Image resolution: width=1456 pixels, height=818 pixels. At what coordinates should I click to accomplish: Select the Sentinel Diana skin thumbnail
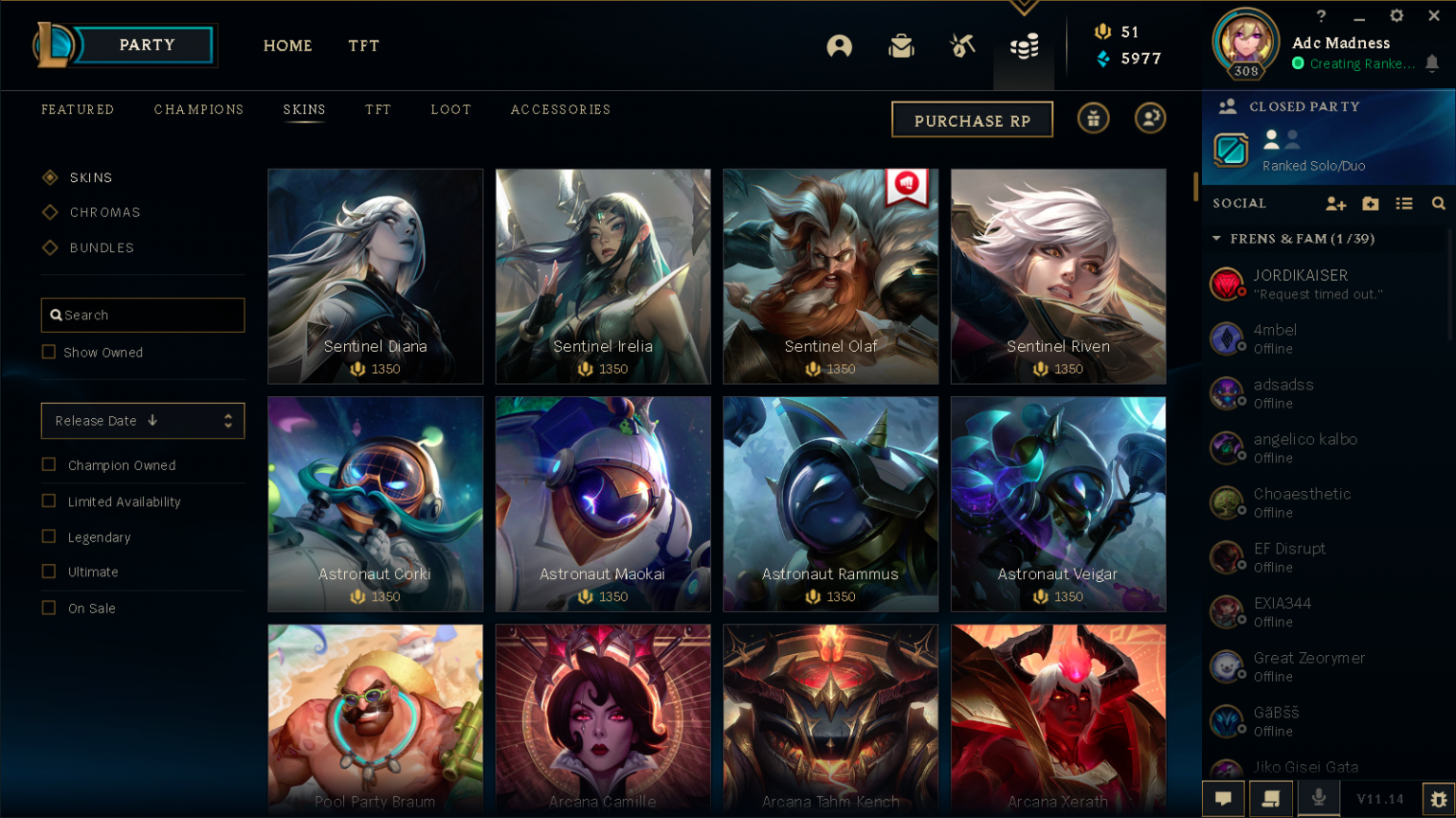[375, 276]
